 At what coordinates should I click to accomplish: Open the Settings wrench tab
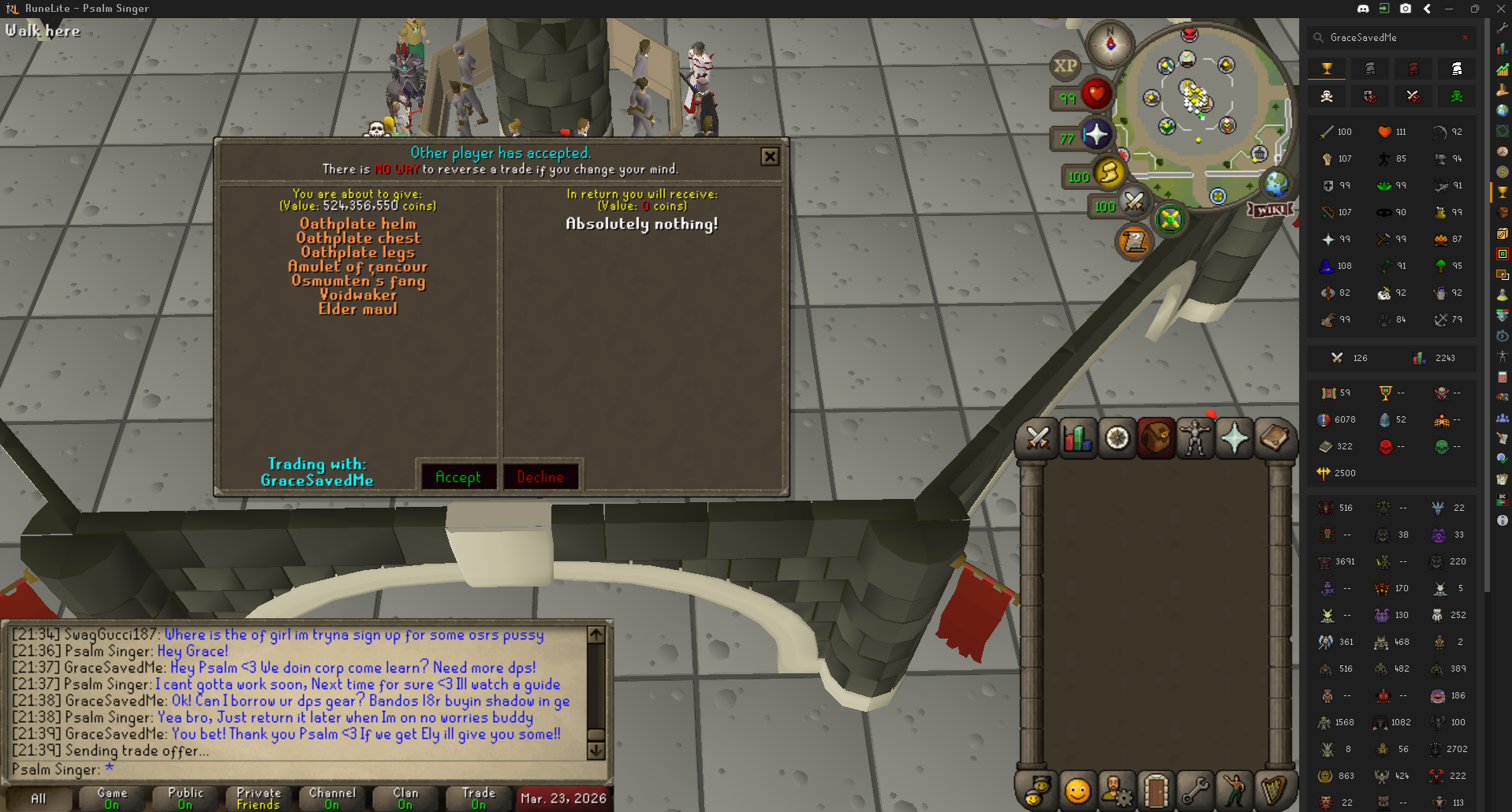[1195, 790]
